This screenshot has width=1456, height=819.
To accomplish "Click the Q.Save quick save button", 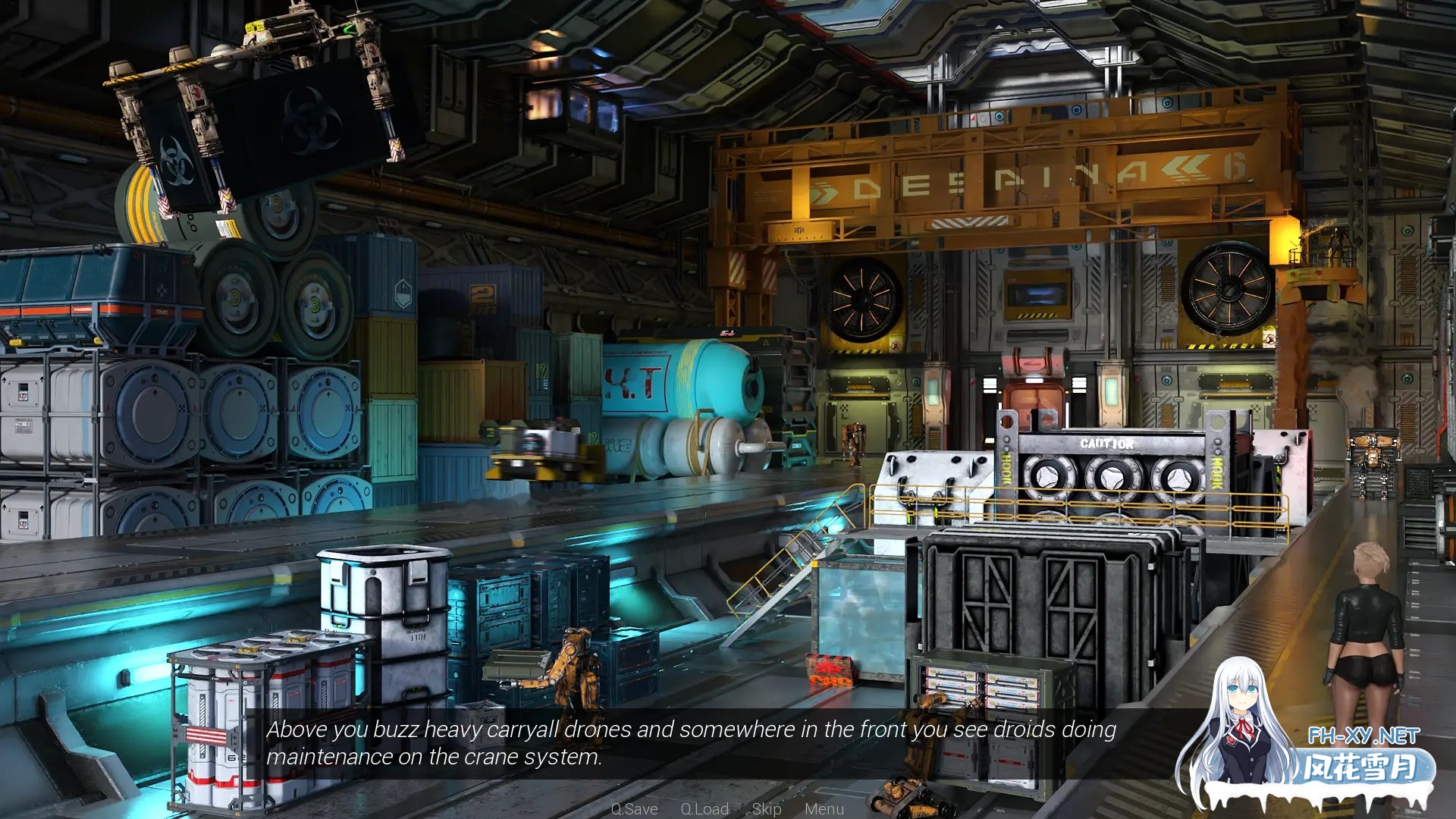I will [634, 808].
